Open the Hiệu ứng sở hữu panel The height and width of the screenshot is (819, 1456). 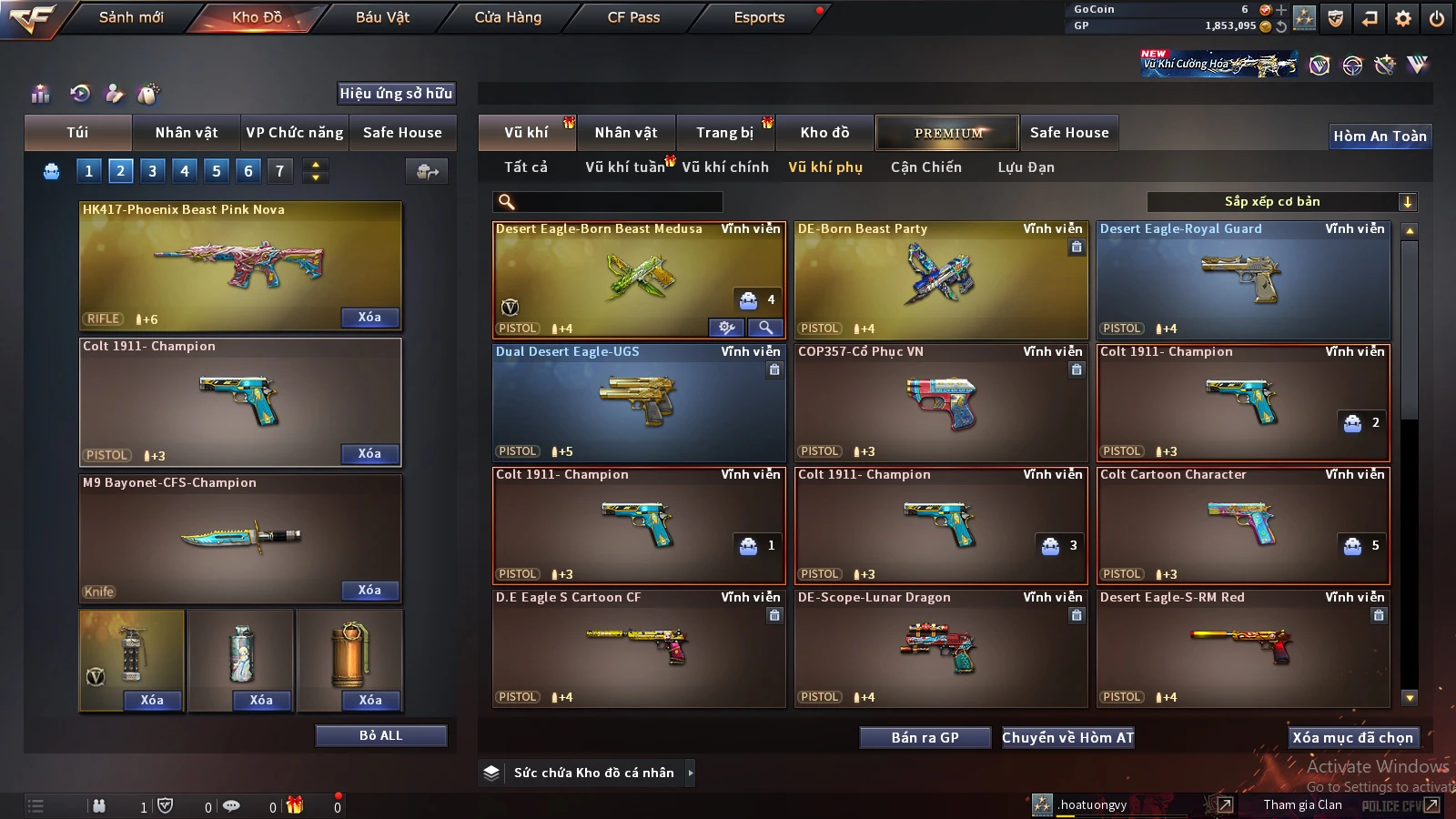(396, 94)
